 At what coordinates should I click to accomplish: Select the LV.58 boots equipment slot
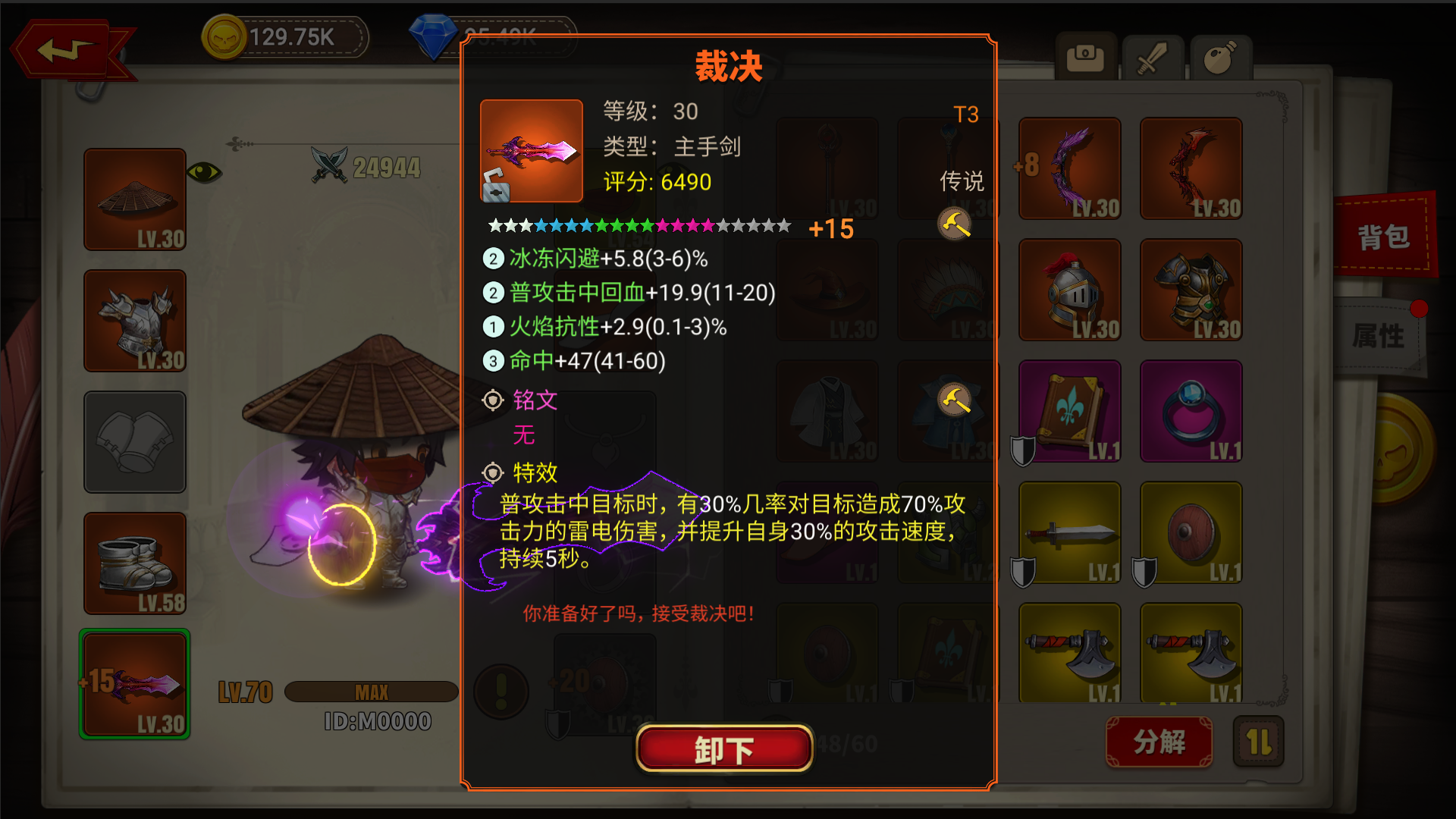135,563
